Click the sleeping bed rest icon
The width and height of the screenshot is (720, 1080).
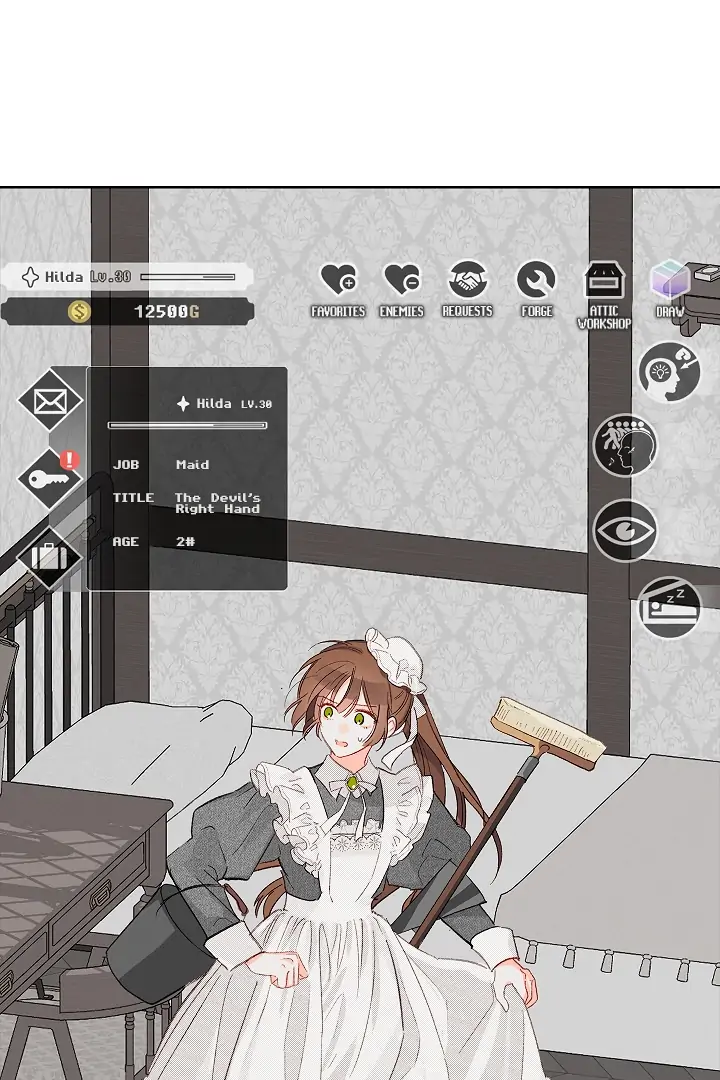pos(669,607)
